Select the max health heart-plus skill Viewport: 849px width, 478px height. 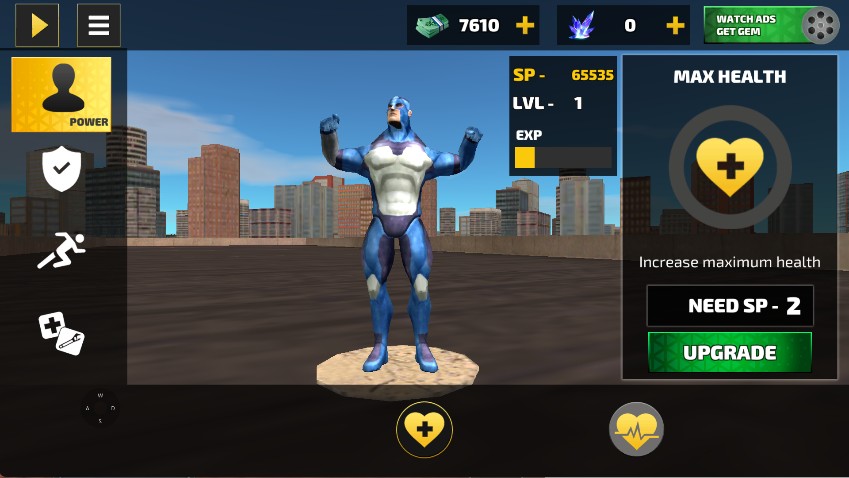coord(425,431)
